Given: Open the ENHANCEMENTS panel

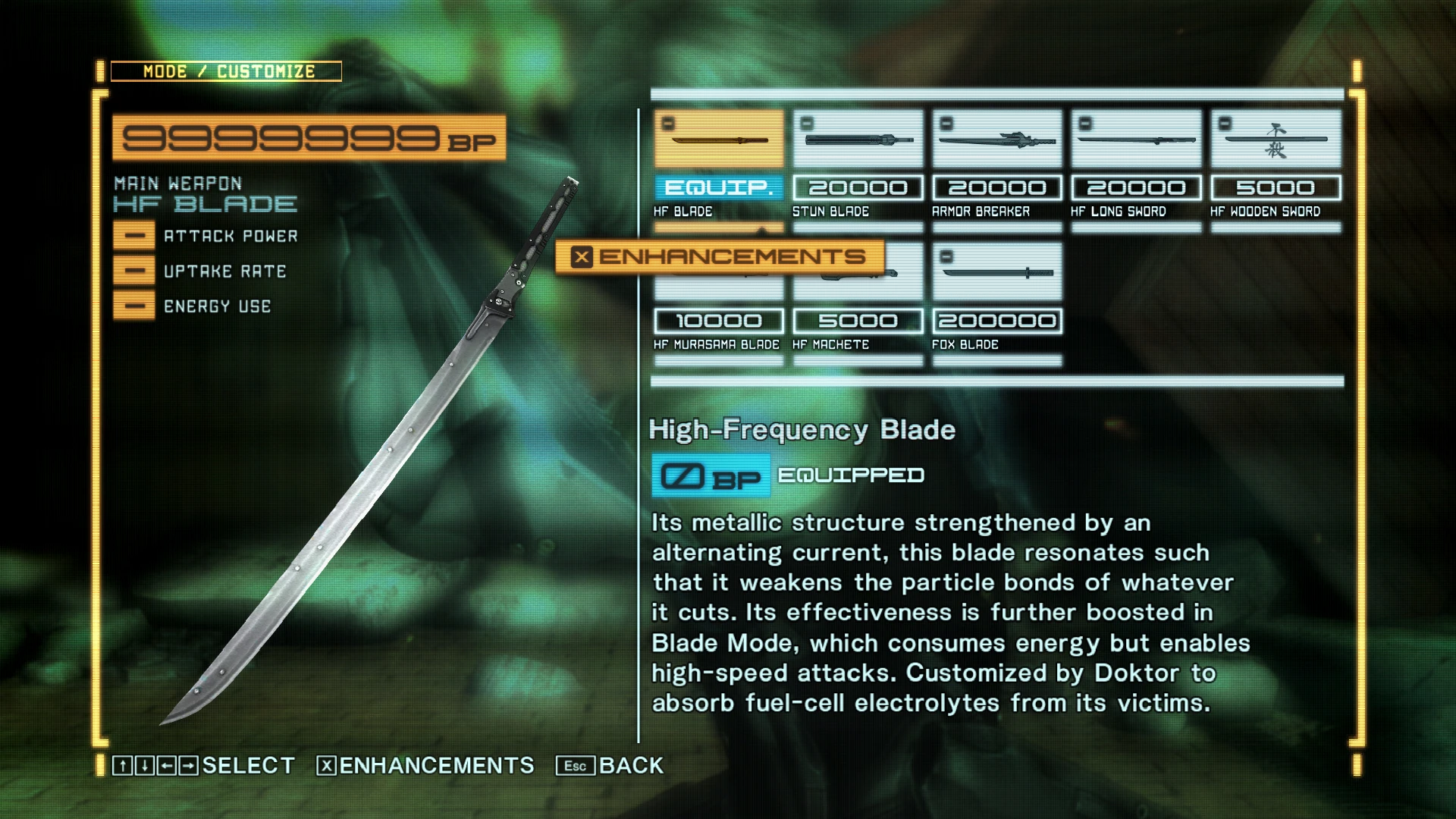Looking at the screenshot, I should point(720,256).
